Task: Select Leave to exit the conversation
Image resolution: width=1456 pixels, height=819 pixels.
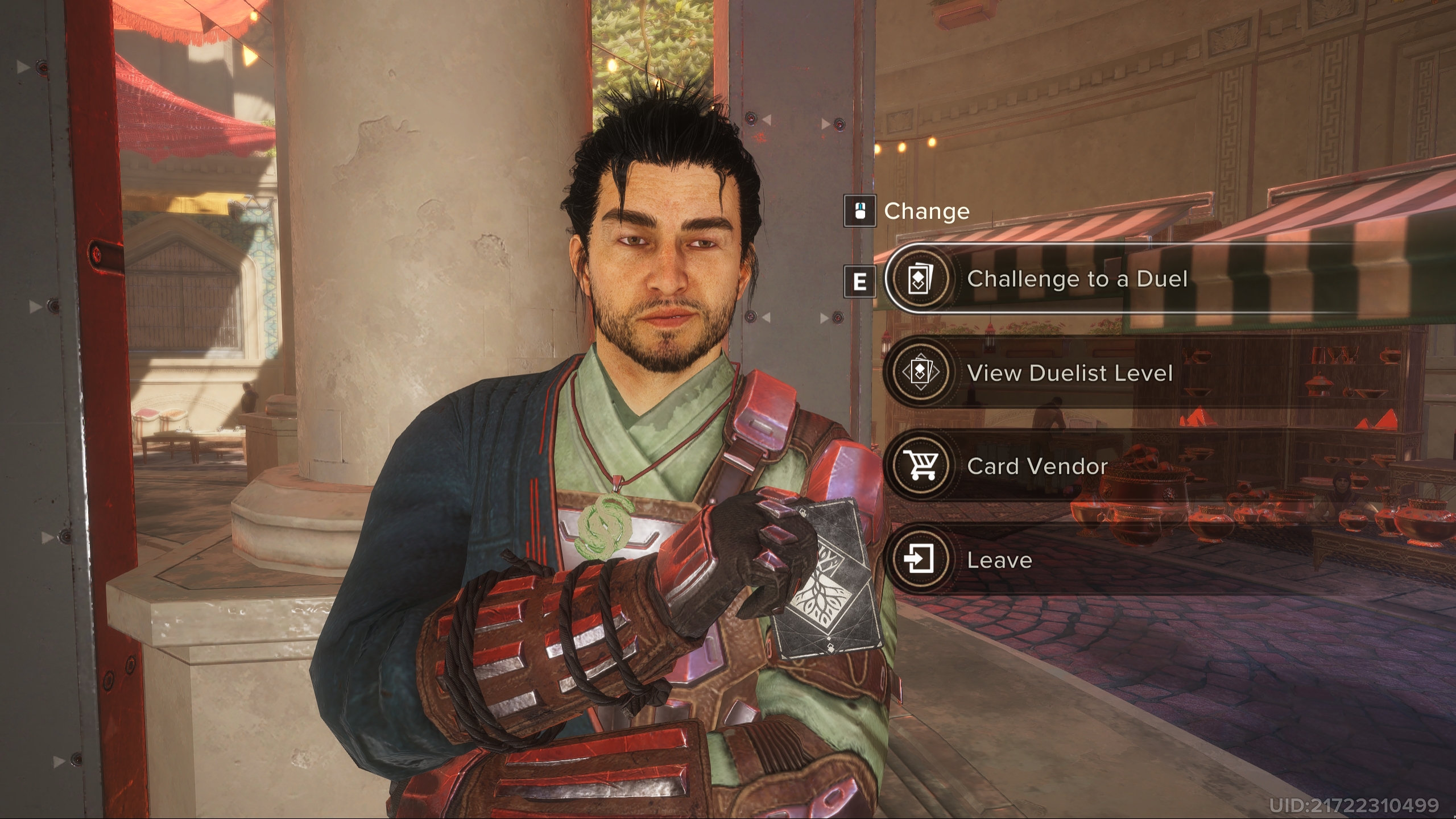Action: pyautogui.click(x=999, y=560)
